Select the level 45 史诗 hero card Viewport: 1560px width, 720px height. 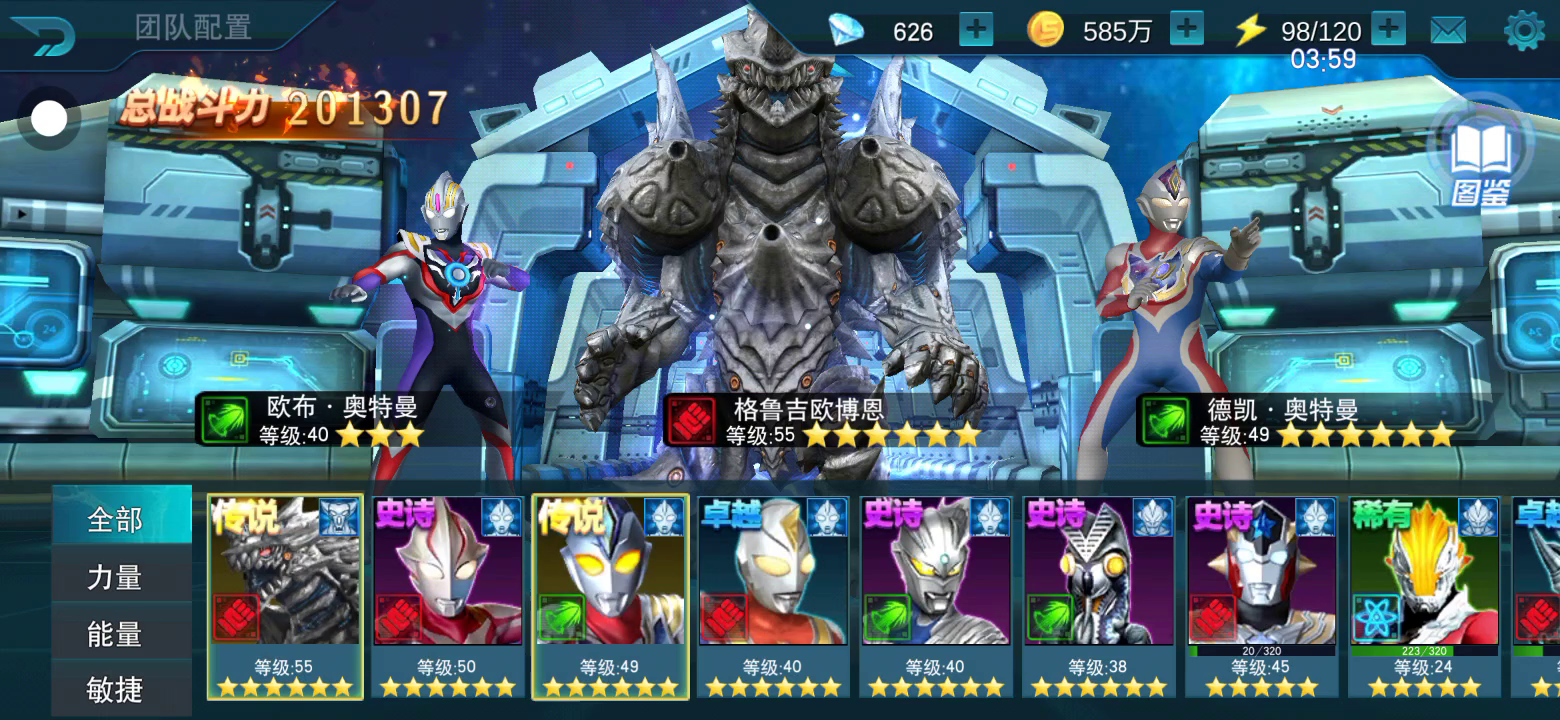point(1261,596)
